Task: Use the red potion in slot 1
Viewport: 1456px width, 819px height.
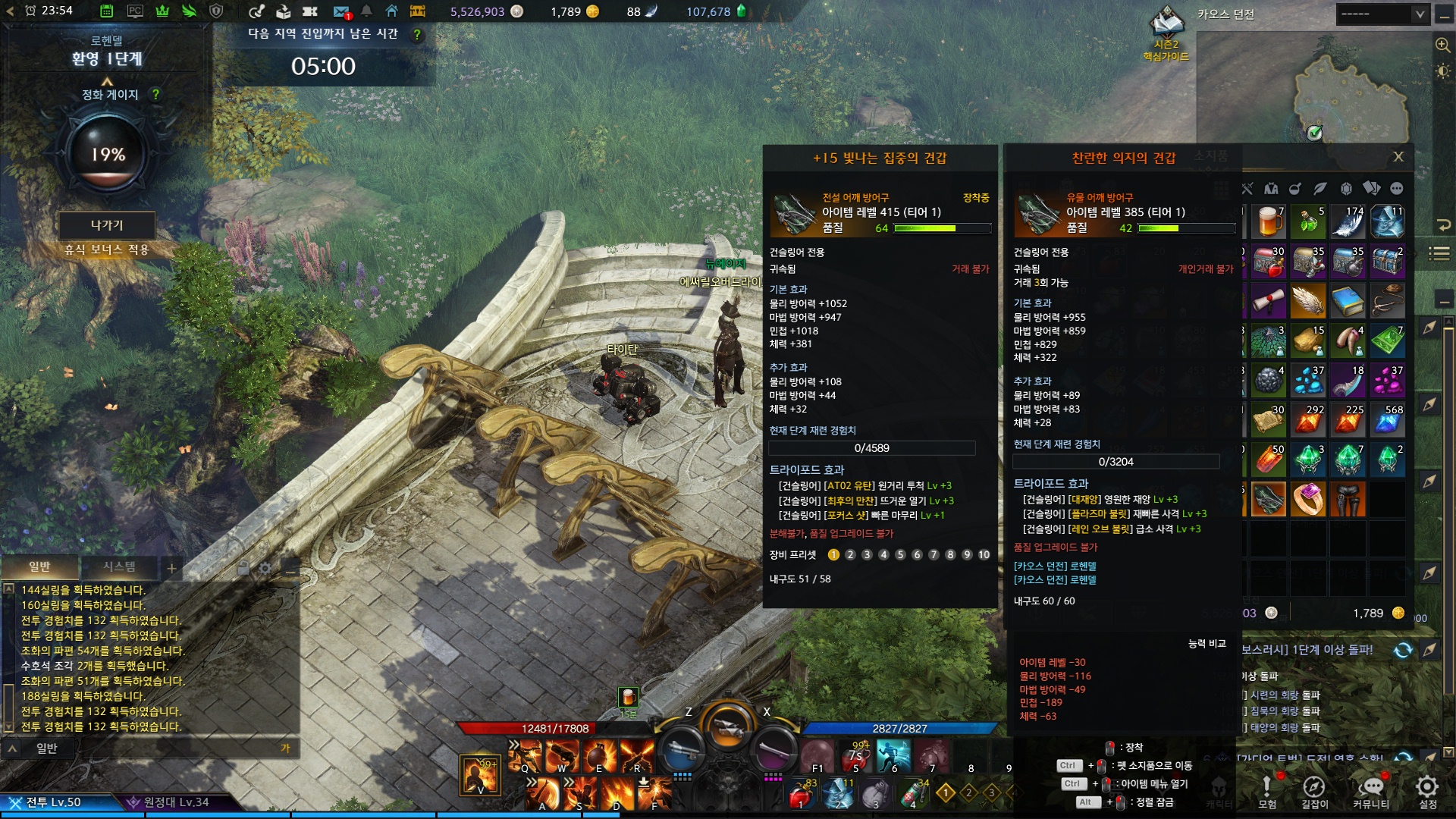Action: coord(800,795)
